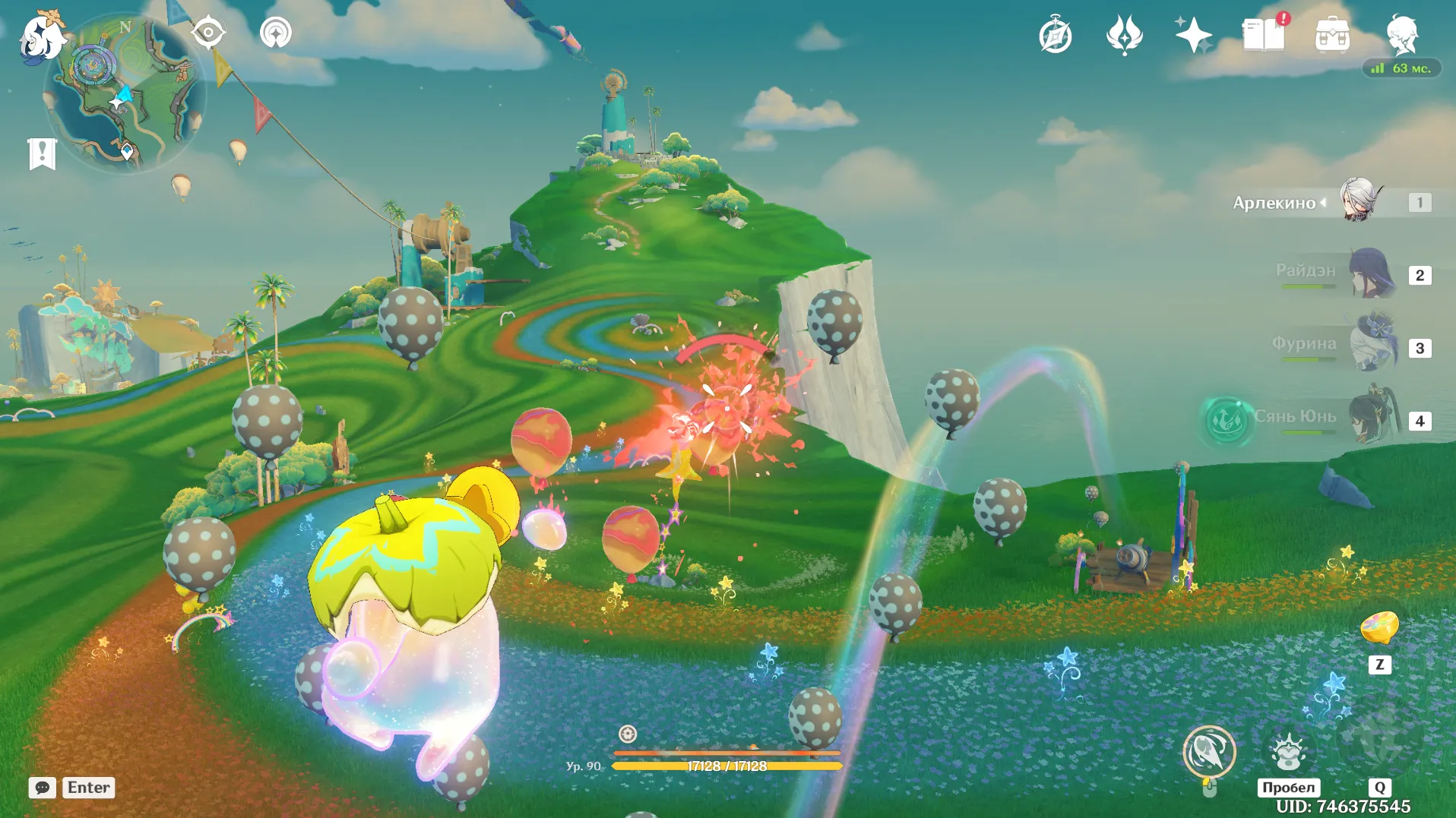Open the events icon beside the compass
Screen dimensions: 1456x818
pyautogui.click(x=1125, y=36)
